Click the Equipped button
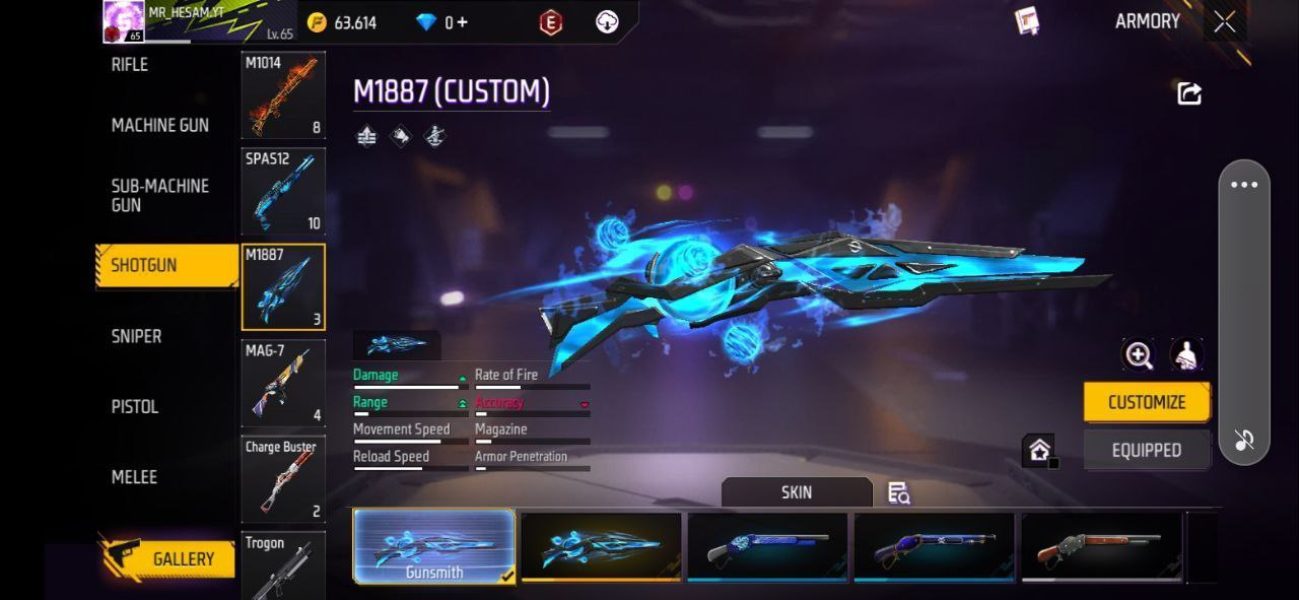This screenshot has width=1299, height=600. click(x=1146, y=450)
